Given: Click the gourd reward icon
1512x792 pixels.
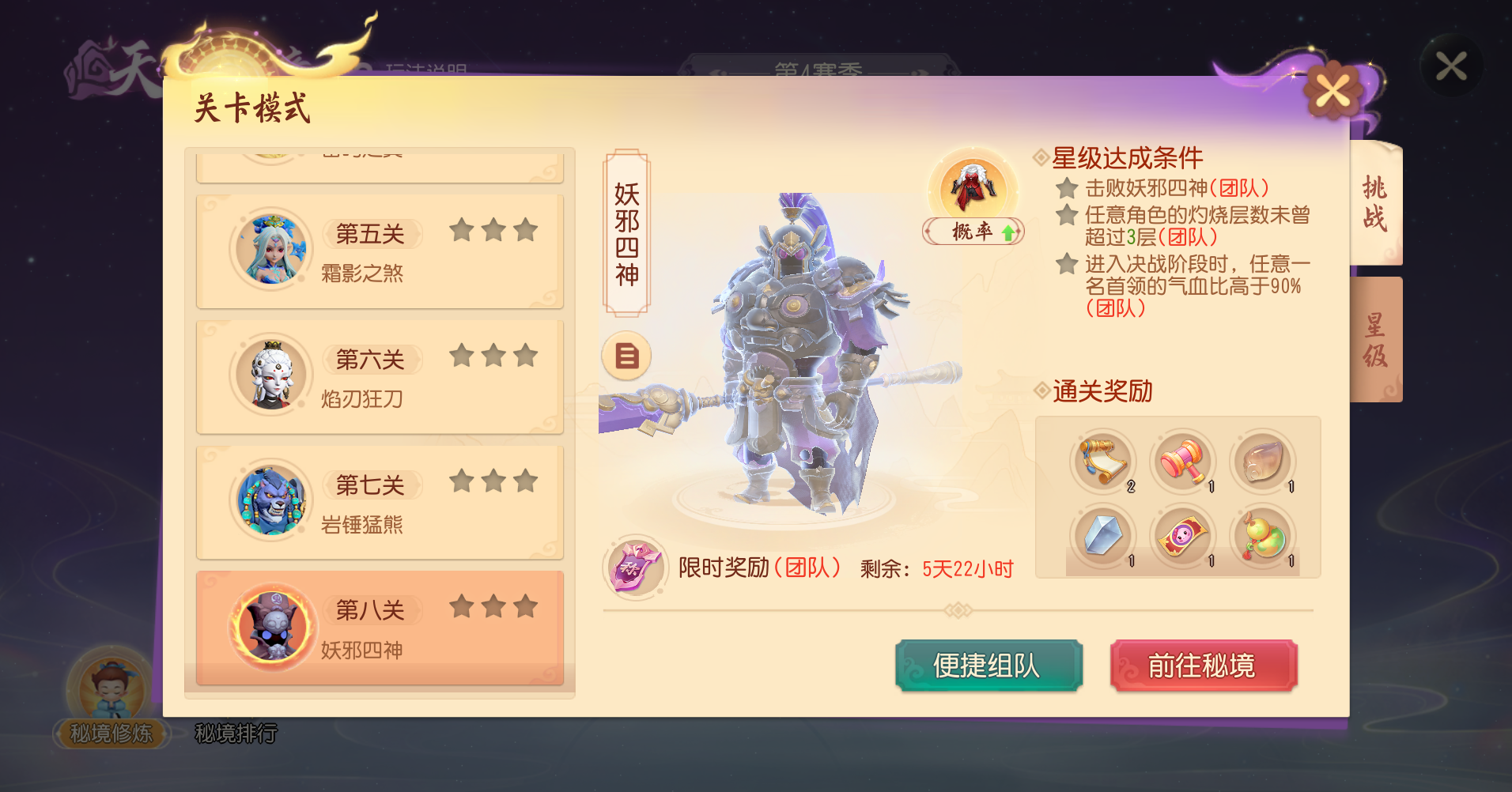Looking at the screenshot, I should 1263,537.
